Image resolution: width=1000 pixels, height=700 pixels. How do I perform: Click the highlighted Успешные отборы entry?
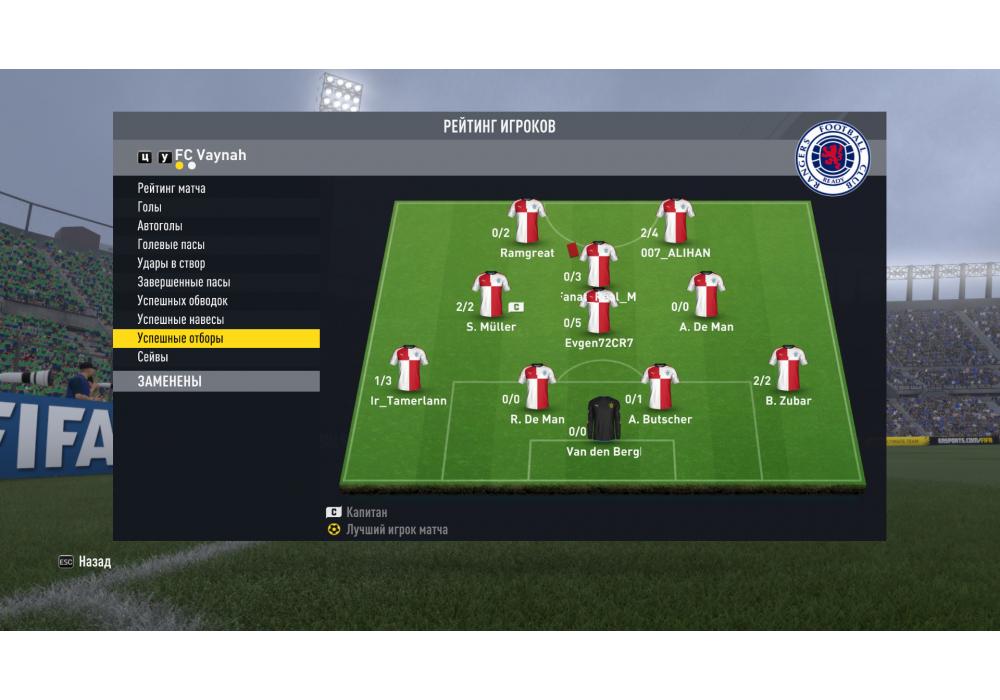[216, 338]
